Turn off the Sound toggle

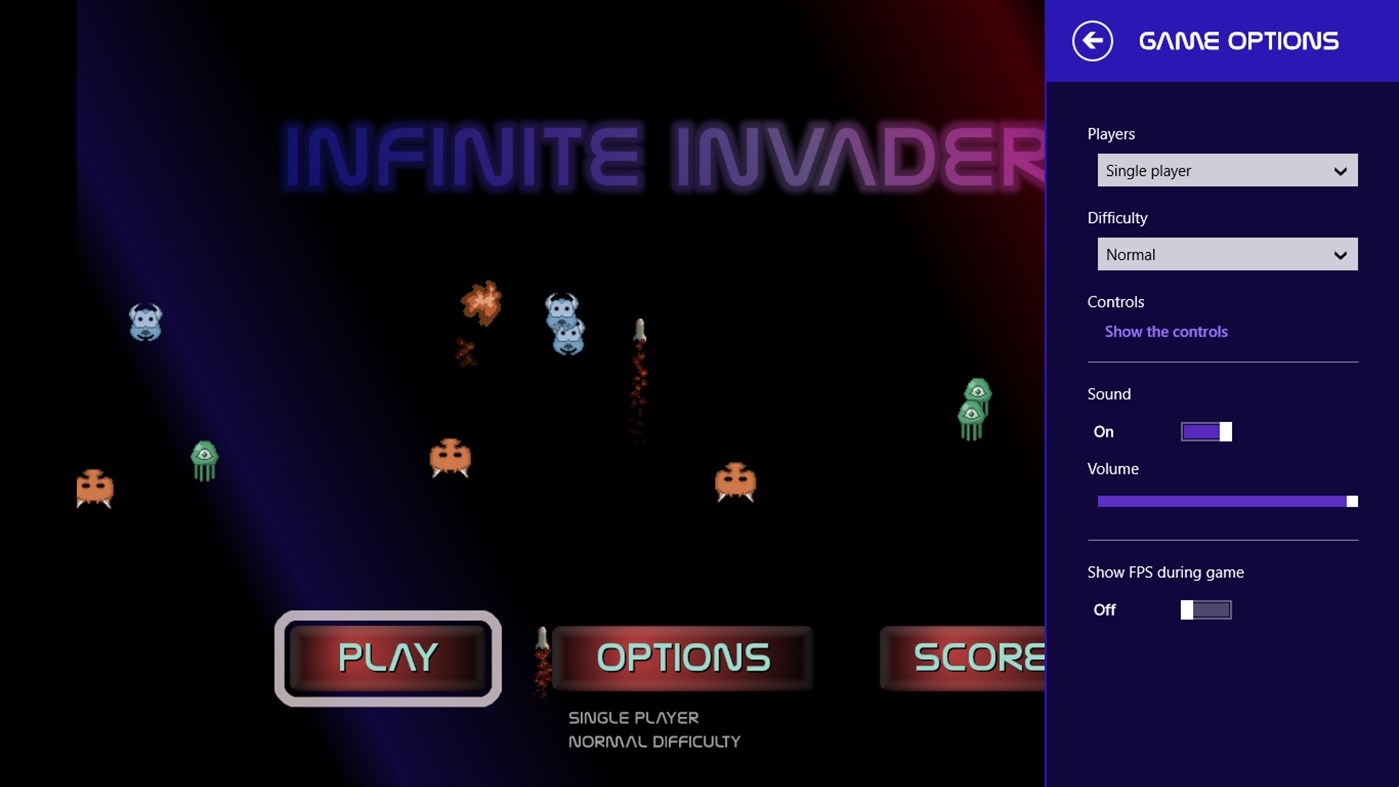pos(1206,431)
